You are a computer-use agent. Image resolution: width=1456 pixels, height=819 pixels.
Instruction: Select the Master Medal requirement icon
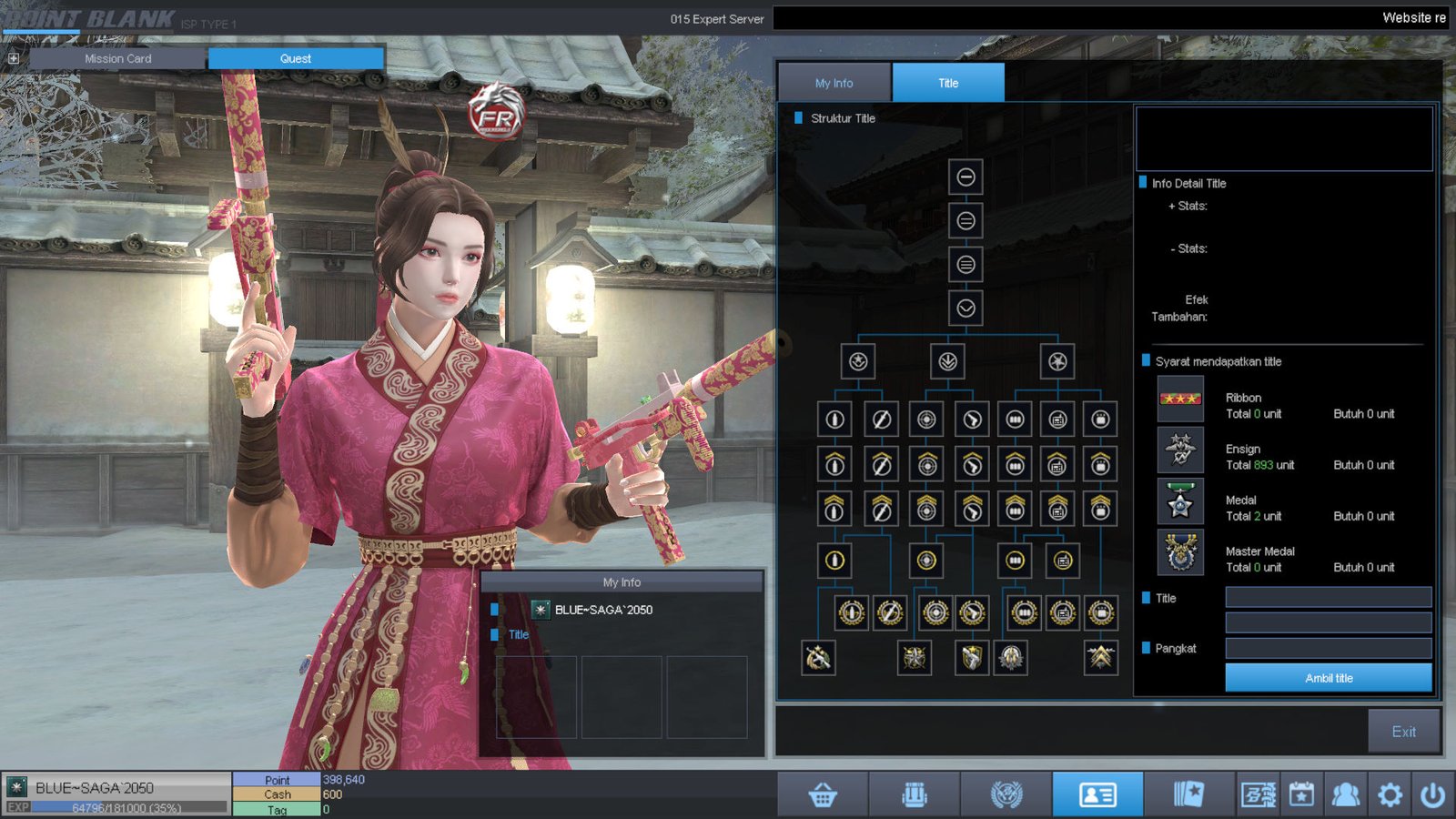(x=1180, y=552)
